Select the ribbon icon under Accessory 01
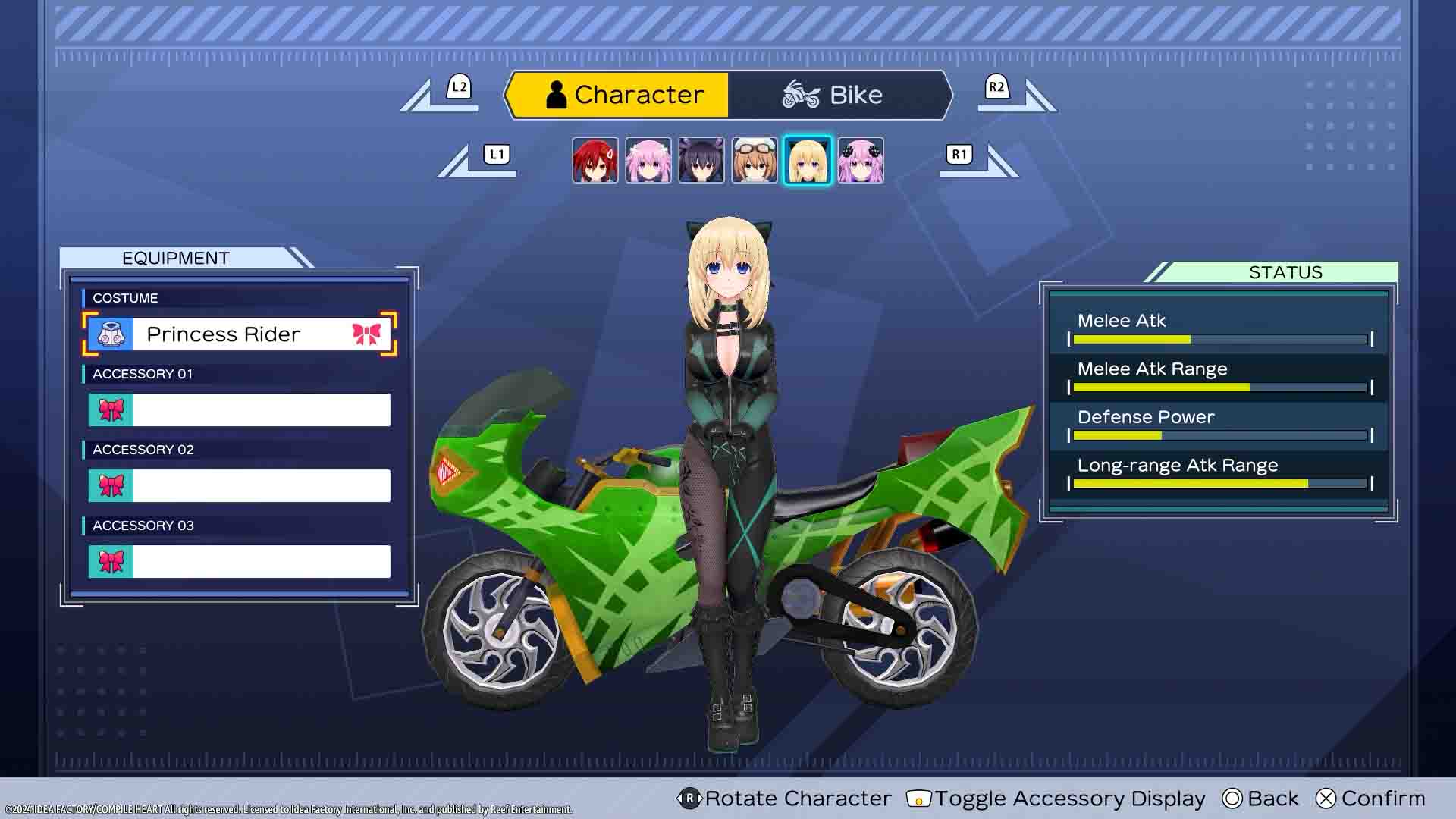 pos(111,409)
